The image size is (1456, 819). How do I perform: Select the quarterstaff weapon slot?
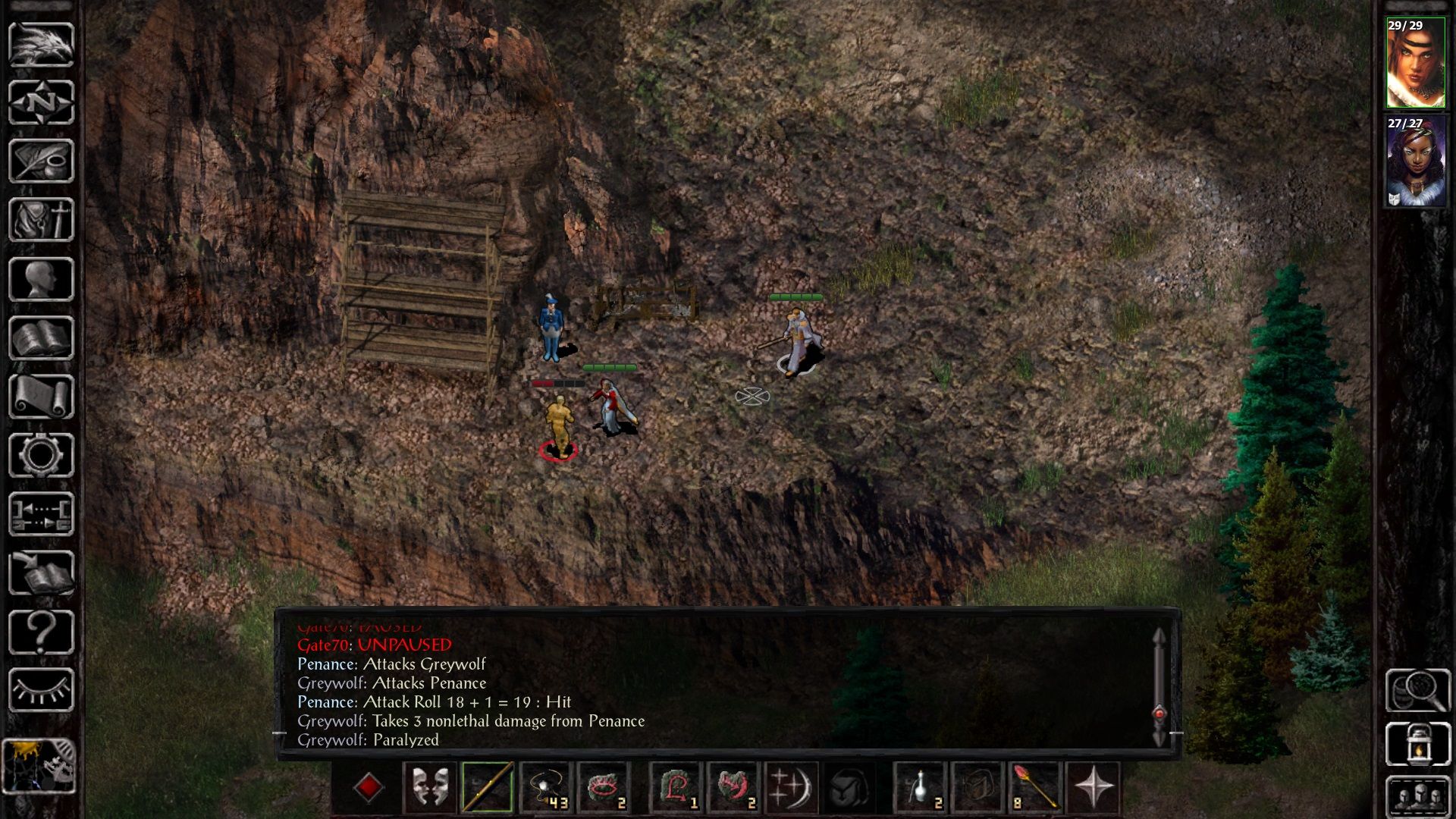(488, 787)
